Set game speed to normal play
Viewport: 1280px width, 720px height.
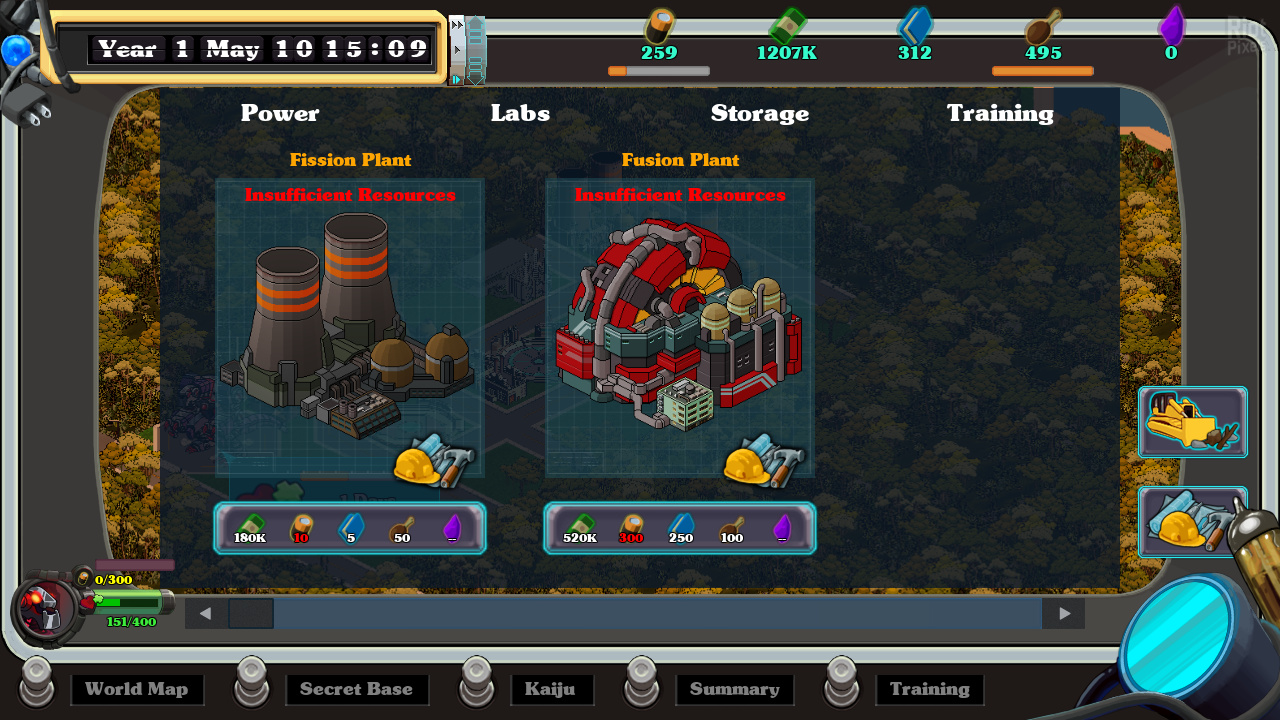[x=457, y=48]
